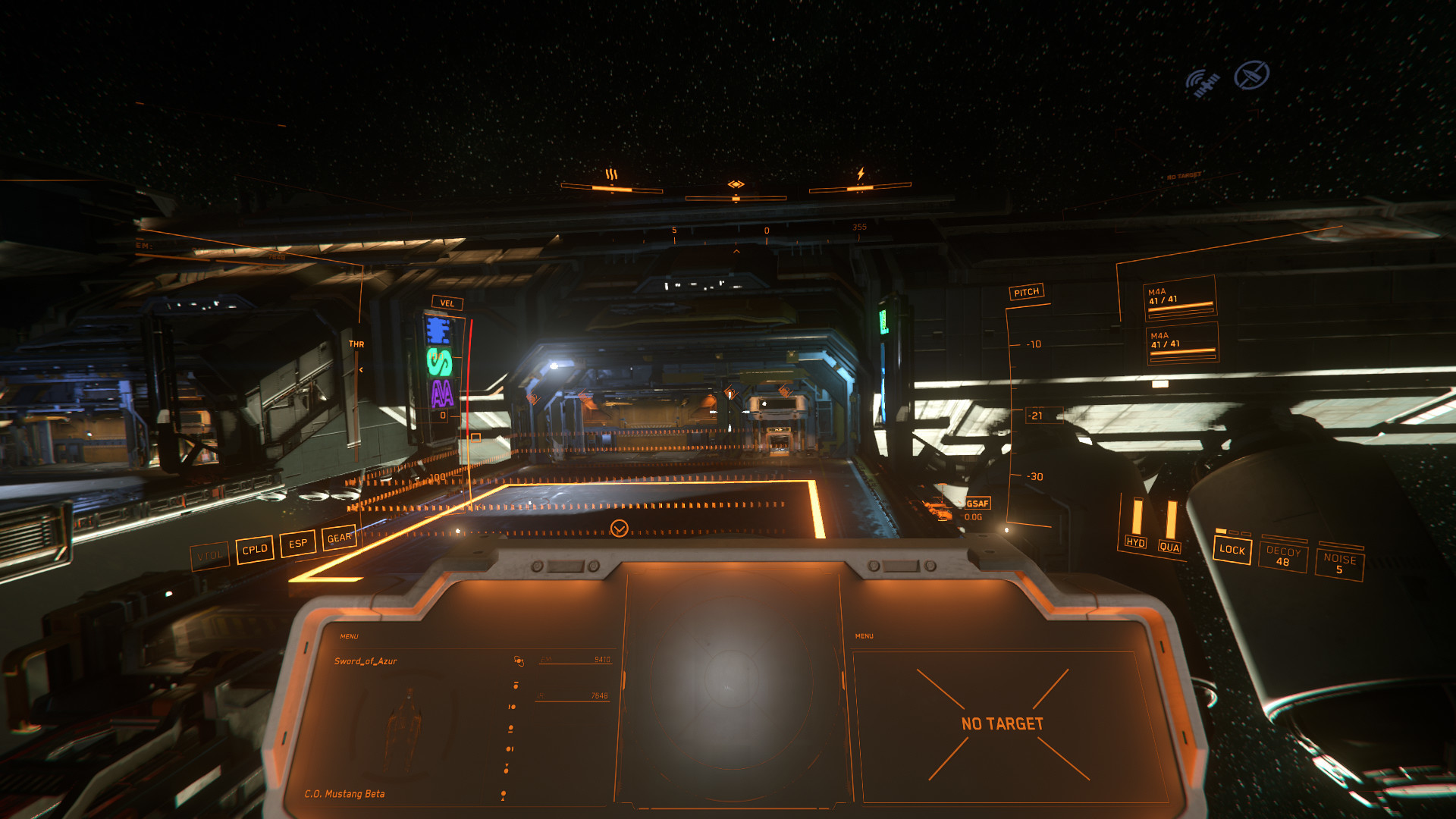
Task: Click the crossed-out bullet armistice icon
Action: click(1251, 75)
